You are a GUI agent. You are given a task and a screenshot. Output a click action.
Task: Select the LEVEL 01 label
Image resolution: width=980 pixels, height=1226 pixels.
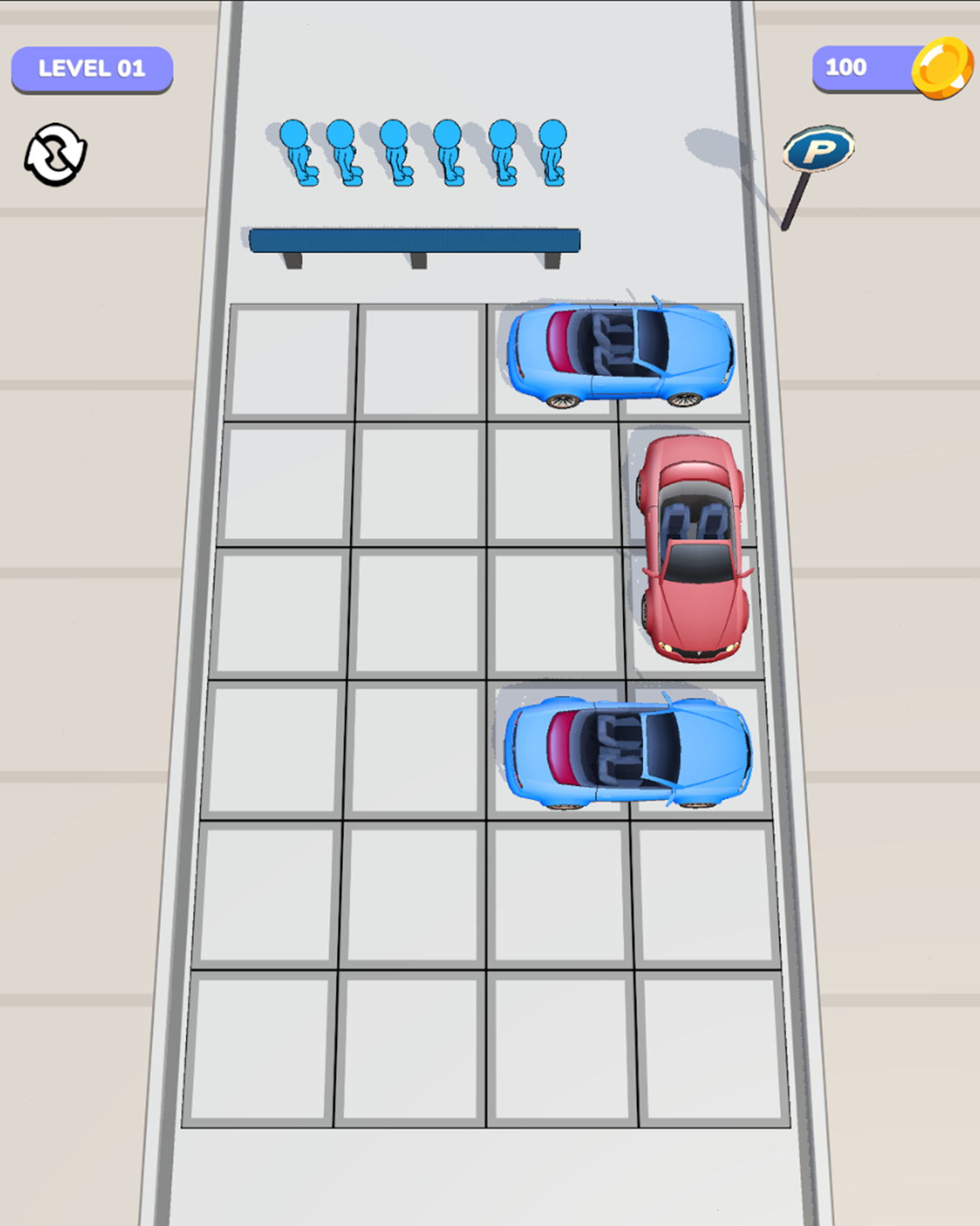[91, 70]
